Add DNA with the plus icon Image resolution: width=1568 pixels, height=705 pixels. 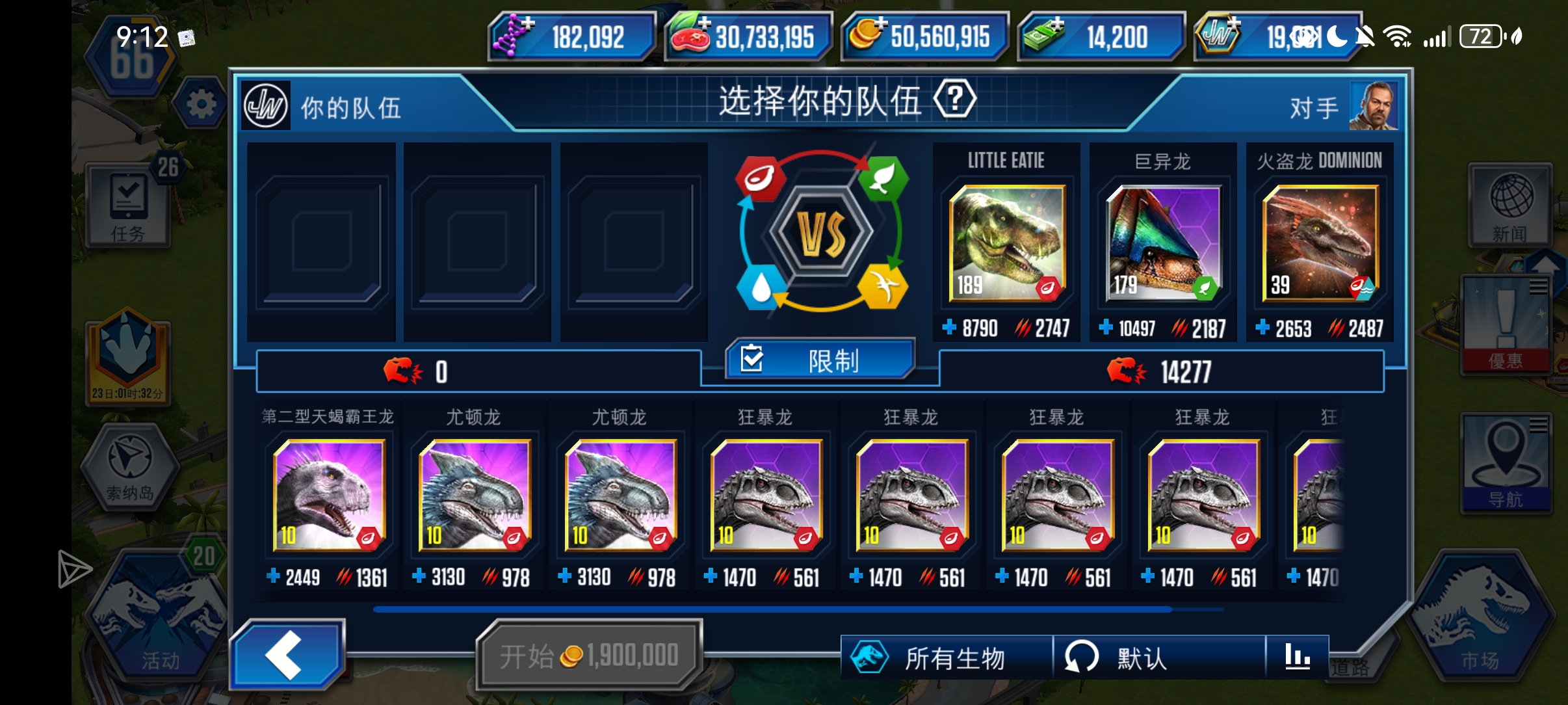point(528,24)
